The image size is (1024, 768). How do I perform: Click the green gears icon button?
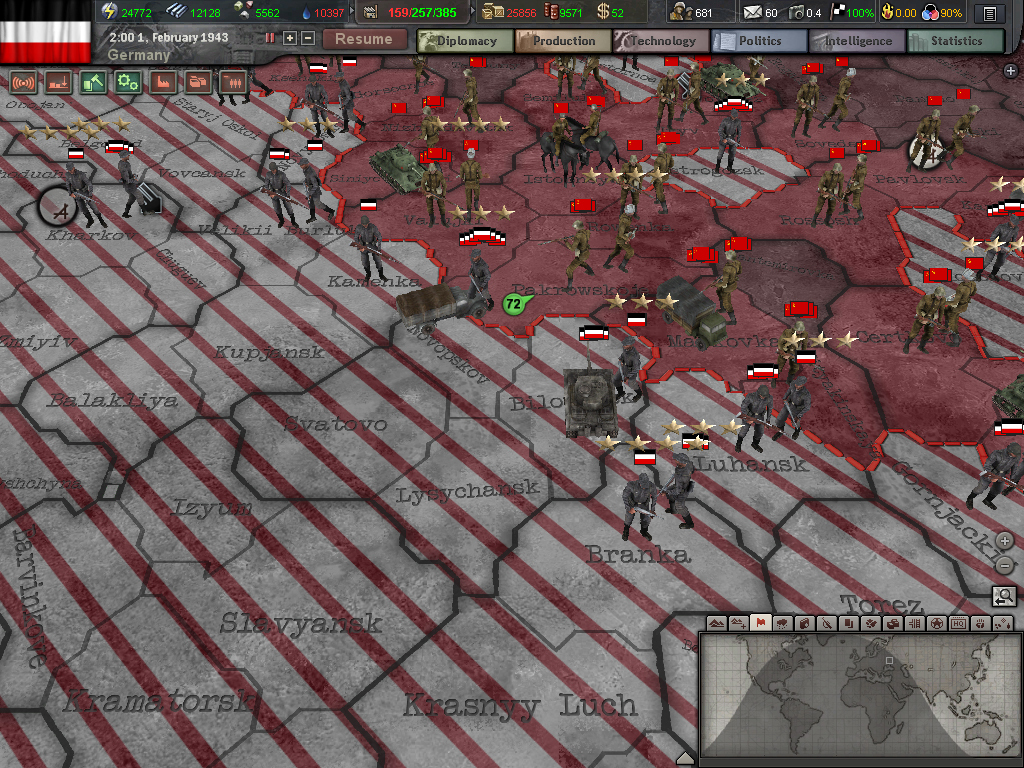[127, 82]
